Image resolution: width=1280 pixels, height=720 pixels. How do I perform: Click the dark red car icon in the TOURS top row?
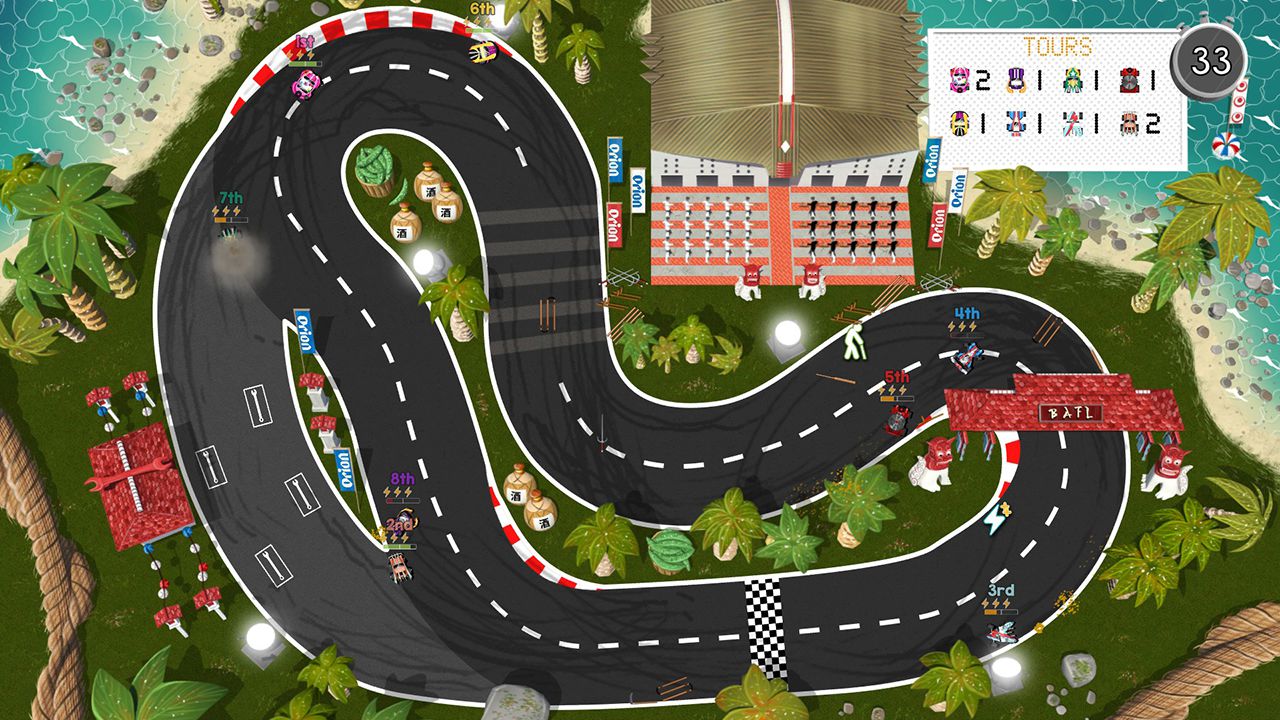click(1128, 80)
